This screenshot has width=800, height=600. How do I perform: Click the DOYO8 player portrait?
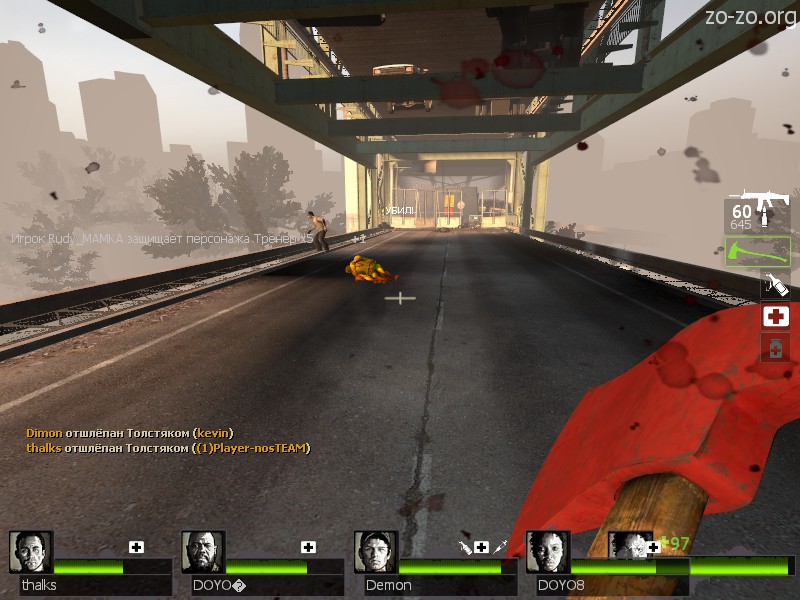(548, 552)
